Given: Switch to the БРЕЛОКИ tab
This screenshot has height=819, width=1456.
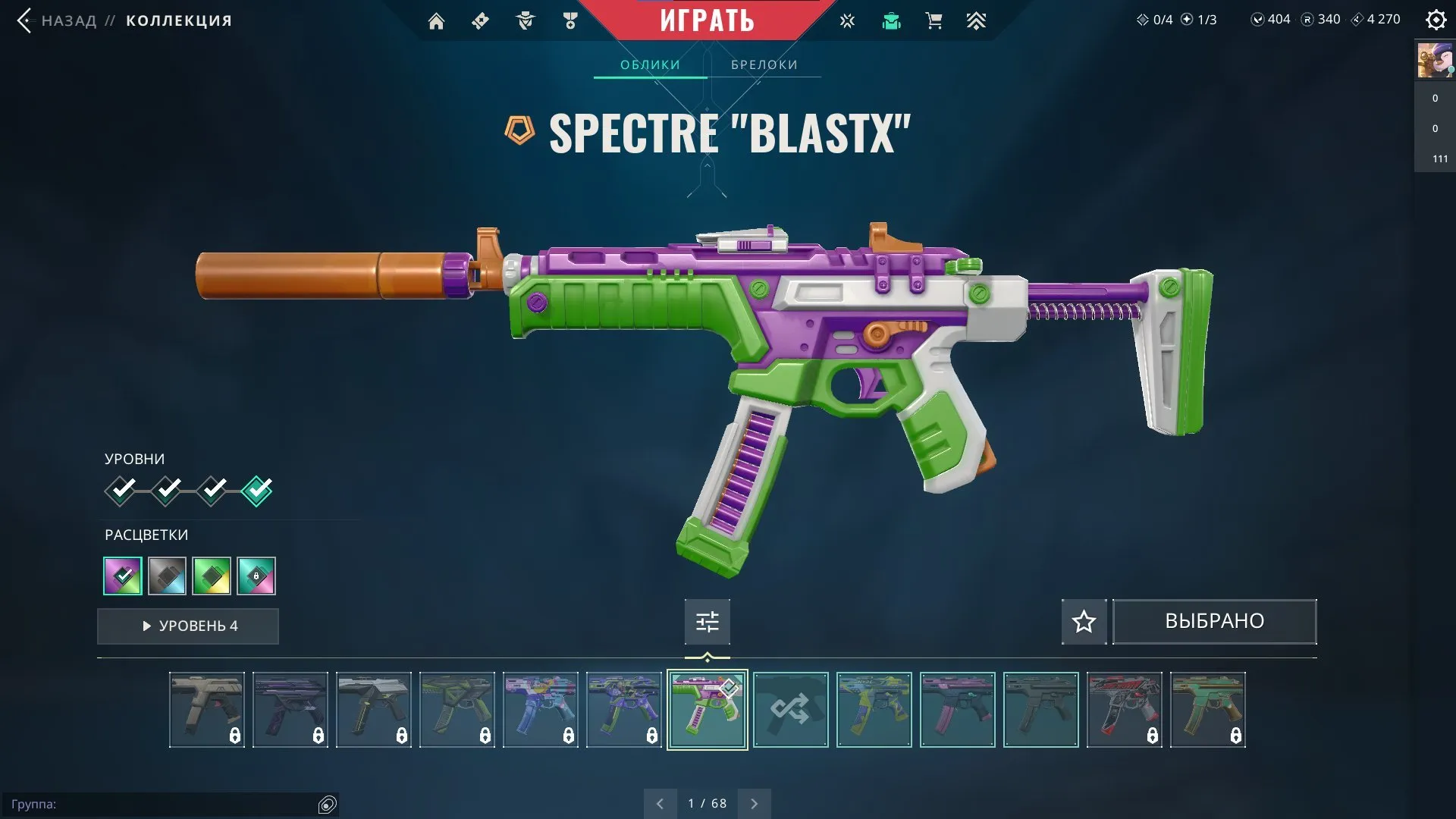Looking at the screenshot, I should tap(764, 64).
